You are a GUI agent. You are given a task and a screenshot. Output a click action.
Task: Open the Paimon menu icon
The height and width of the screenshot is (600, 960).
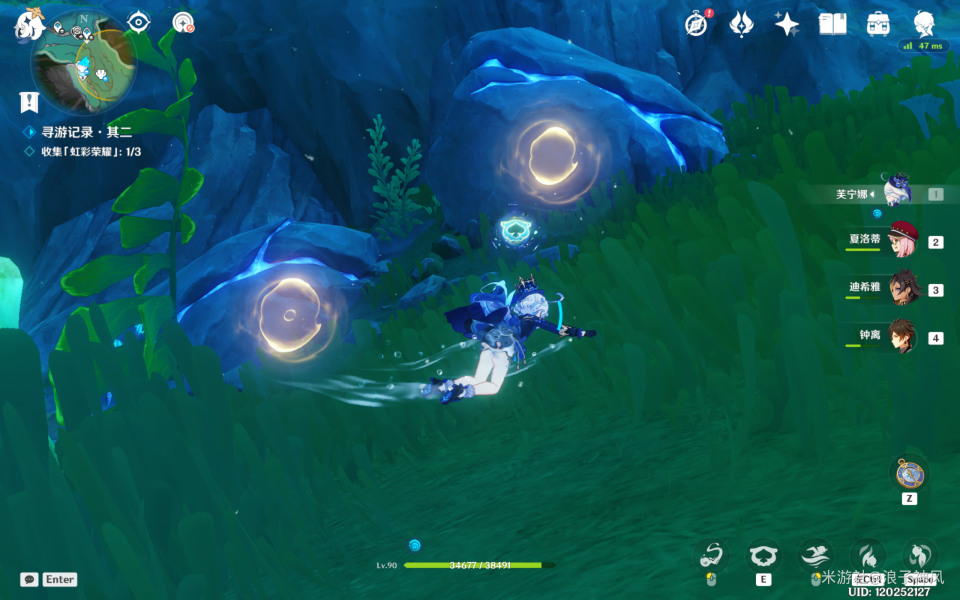[x=25, y=26]
